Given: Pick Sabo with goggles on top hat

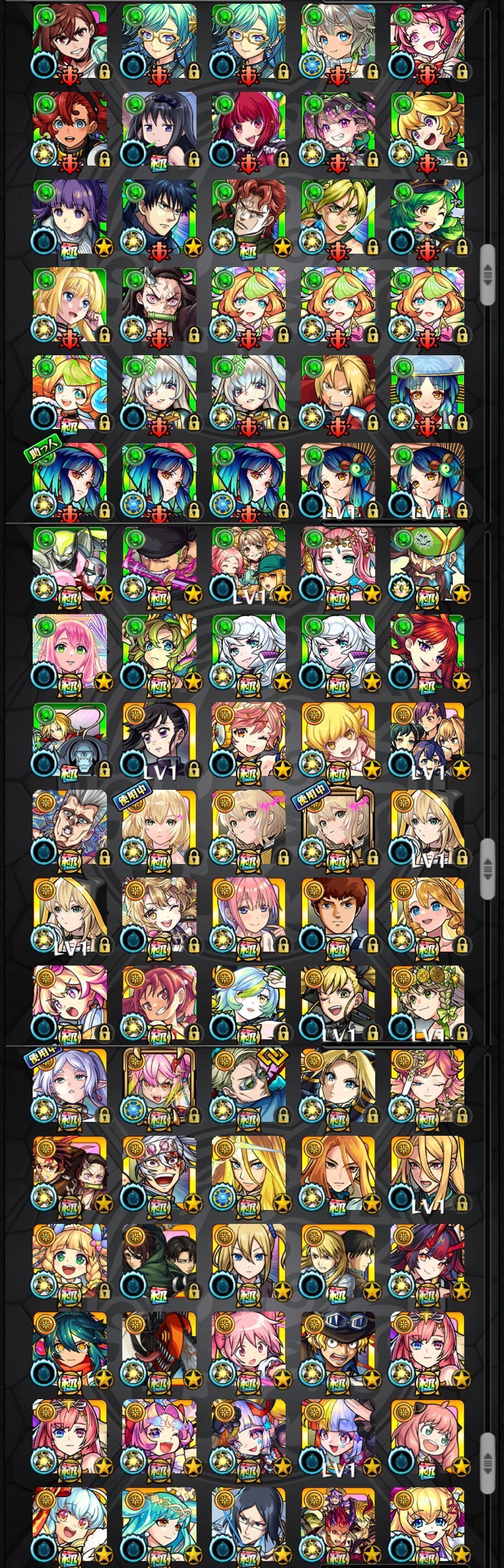Looking at the screenshot, I should [x=337, y=1351].
